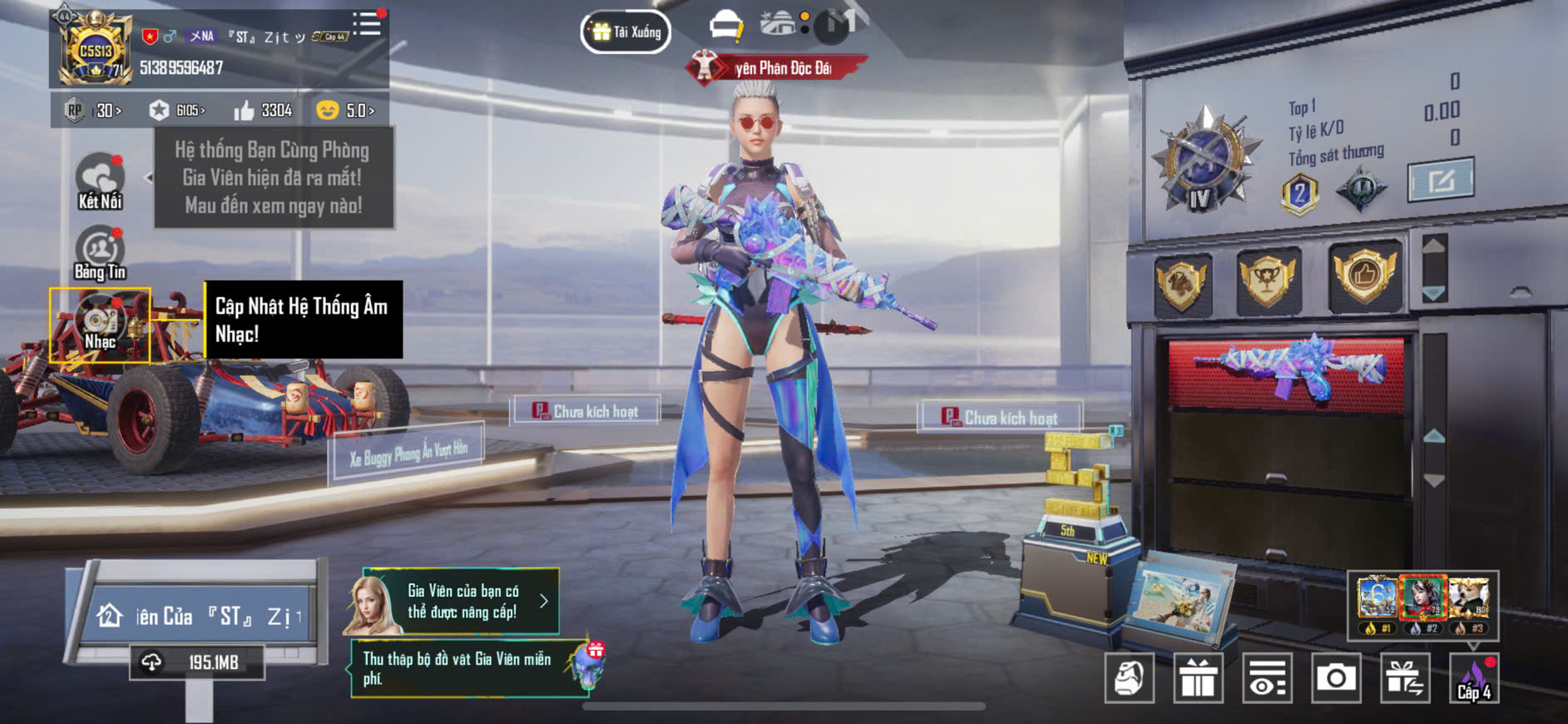The image size is (1568, 724).
Task: Open the camera photo mode
Action: [x=1335, y=678]
